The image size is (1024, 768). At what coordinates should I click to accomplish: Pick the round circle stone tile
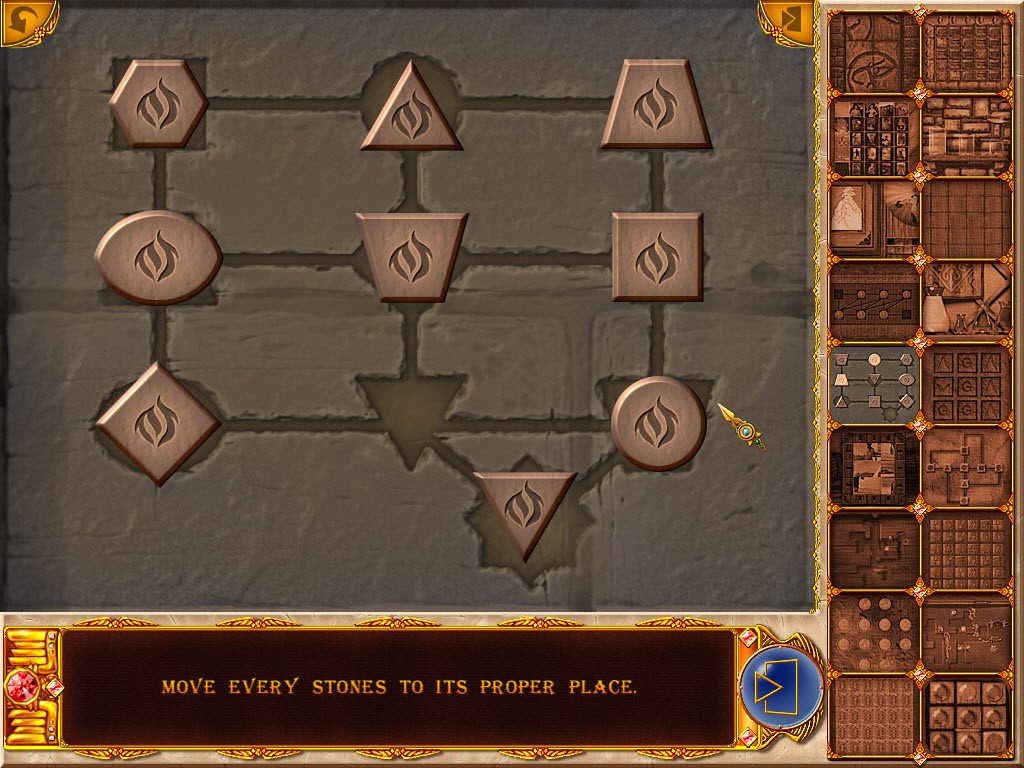pyautogui.click(x=658, y=423)
